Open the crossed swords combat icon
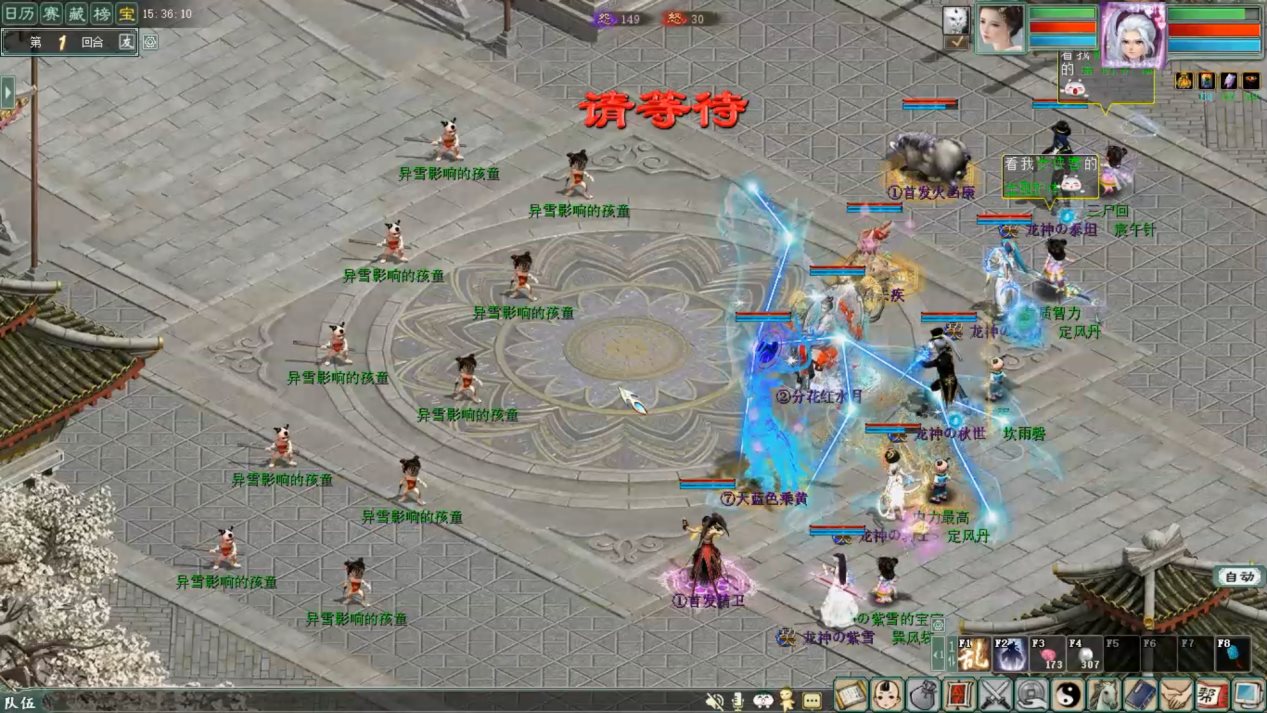Image resolution: width=1267 pixels, height=713 pixels. coord(996,694)
